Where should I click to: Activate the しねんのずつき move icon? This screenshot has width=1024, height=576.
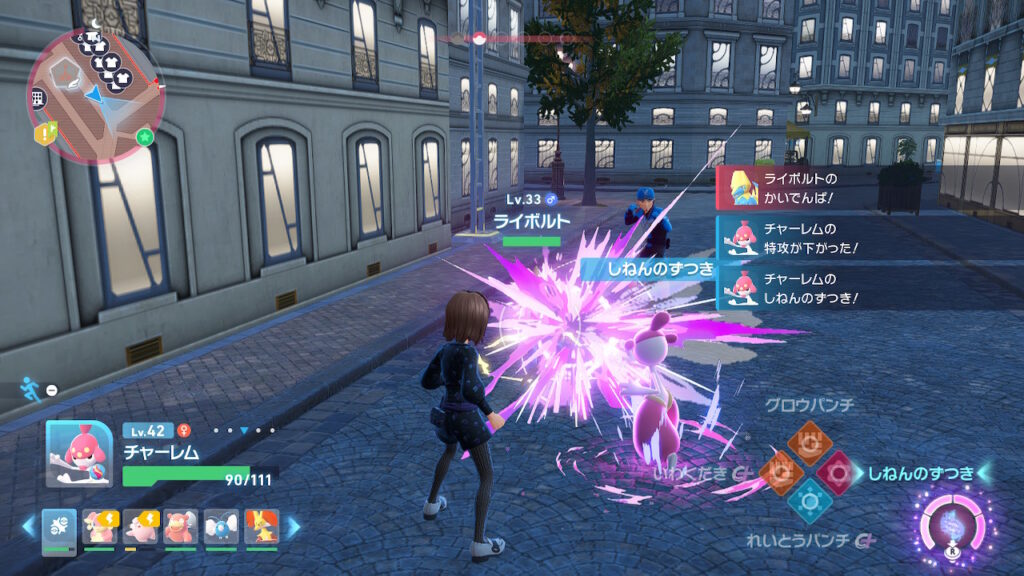pyautogui.click(x=839, y=471)
